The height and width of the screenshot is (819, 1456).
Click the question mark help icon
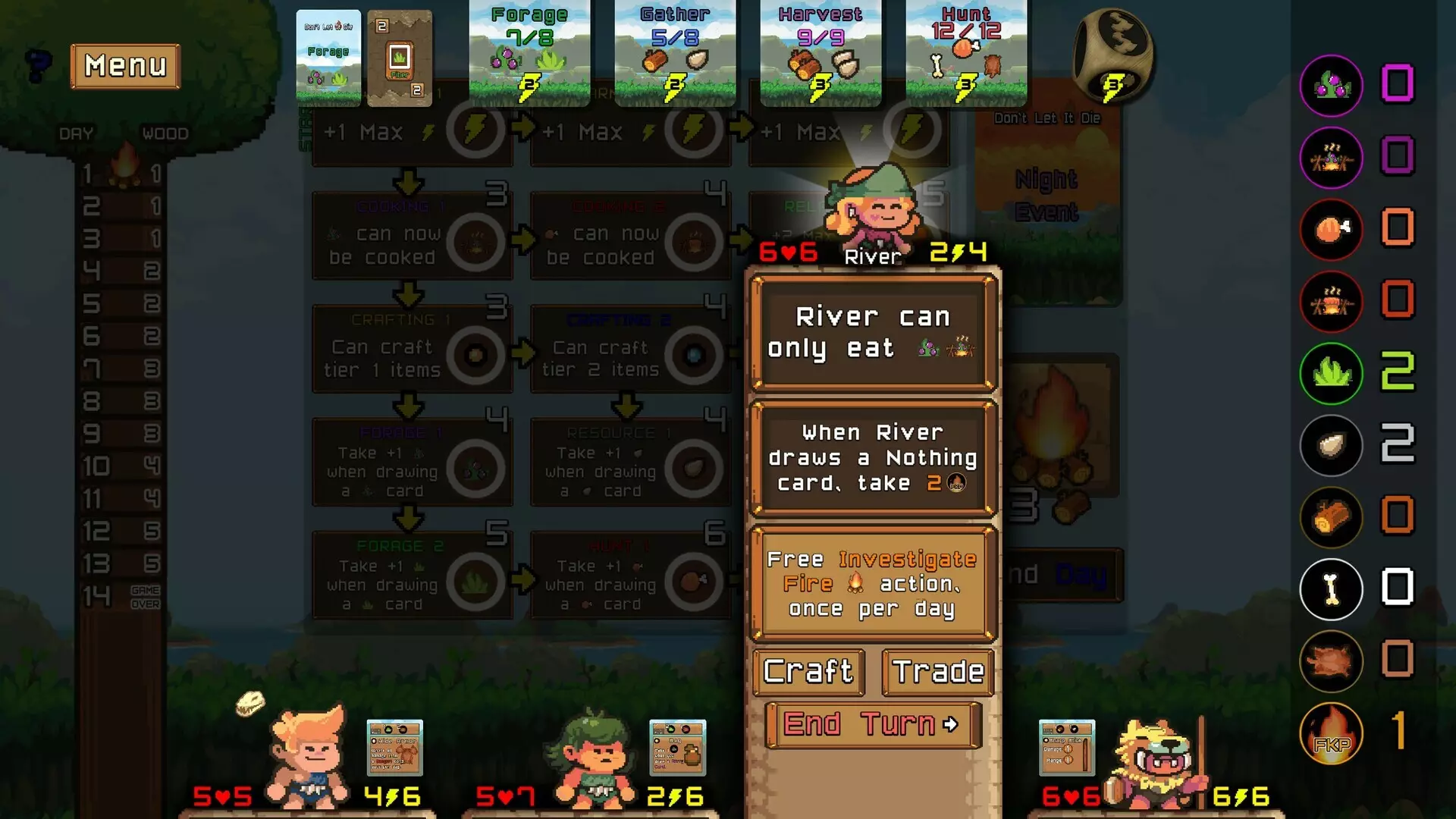click(x=37, y=64)
